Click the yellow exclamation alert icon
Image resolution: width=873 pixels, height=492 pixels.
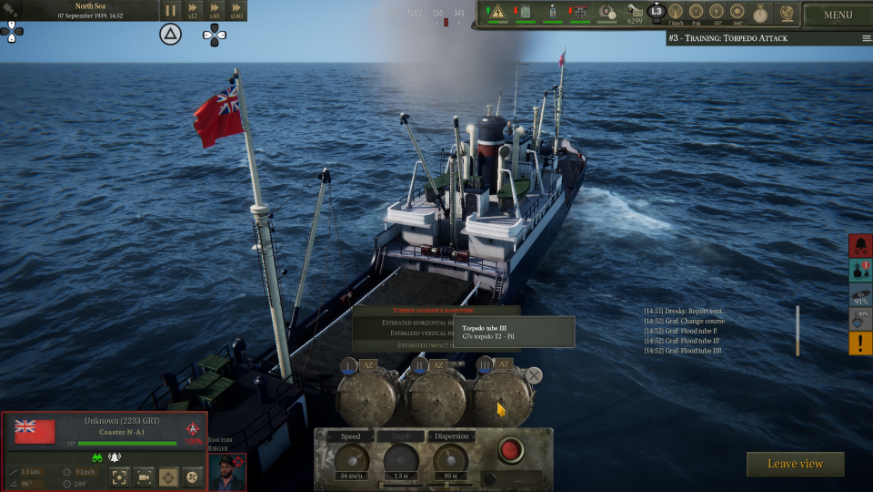(x=860, y=344)
